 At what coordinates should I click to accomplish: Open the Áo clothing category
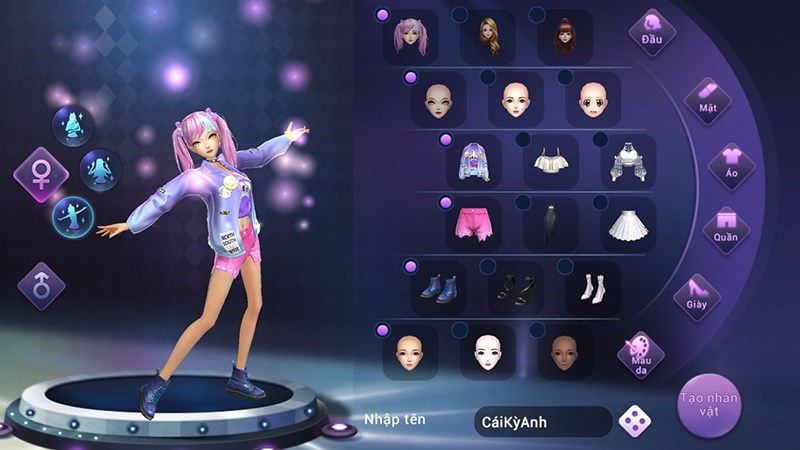[731, 166]
